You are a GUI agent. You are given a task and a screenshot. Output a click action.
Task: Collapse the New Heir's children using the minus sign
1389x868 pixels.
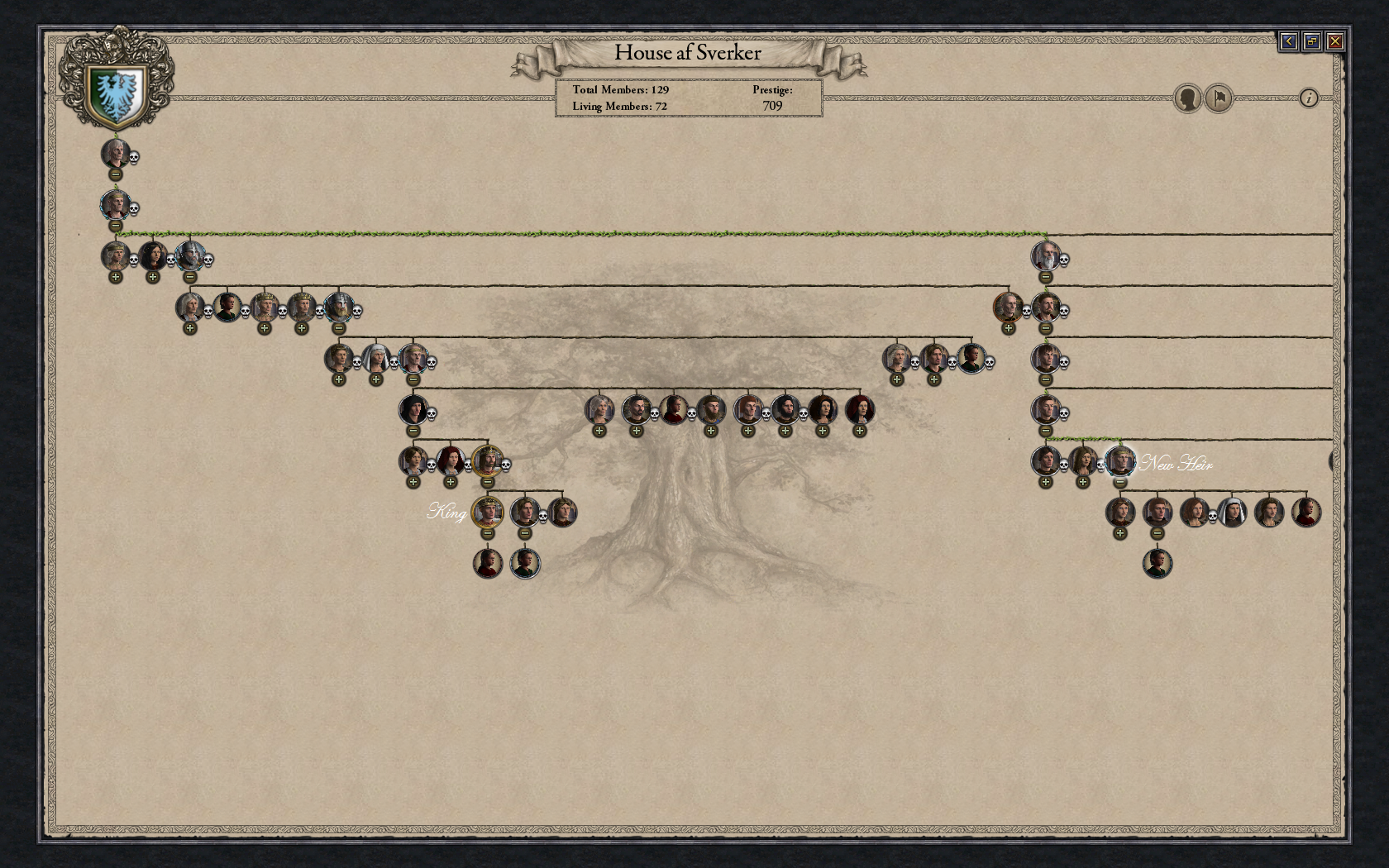1120,482
